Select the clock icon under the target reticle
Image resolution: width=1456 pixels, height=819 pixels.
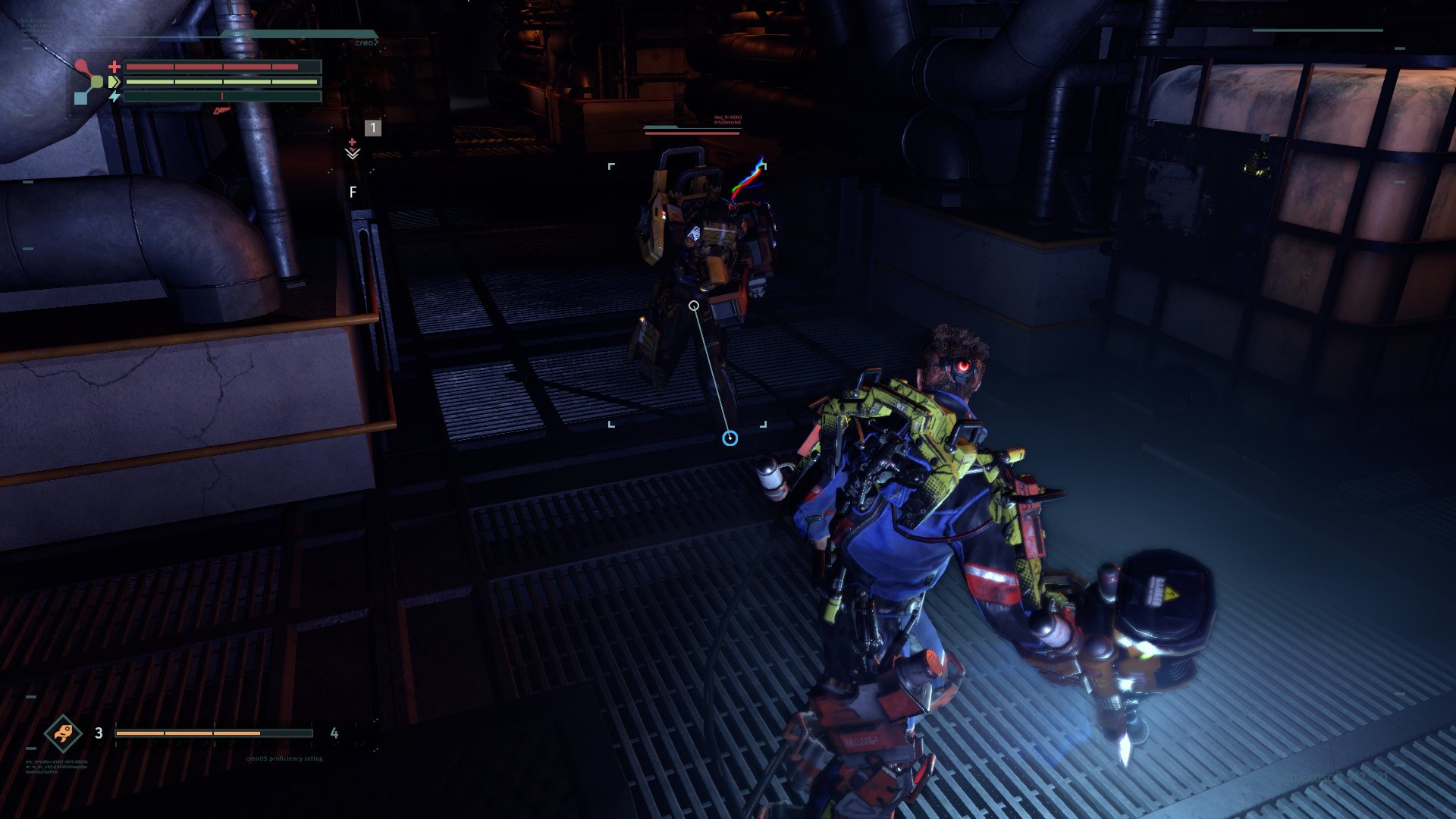pos(730,438)
